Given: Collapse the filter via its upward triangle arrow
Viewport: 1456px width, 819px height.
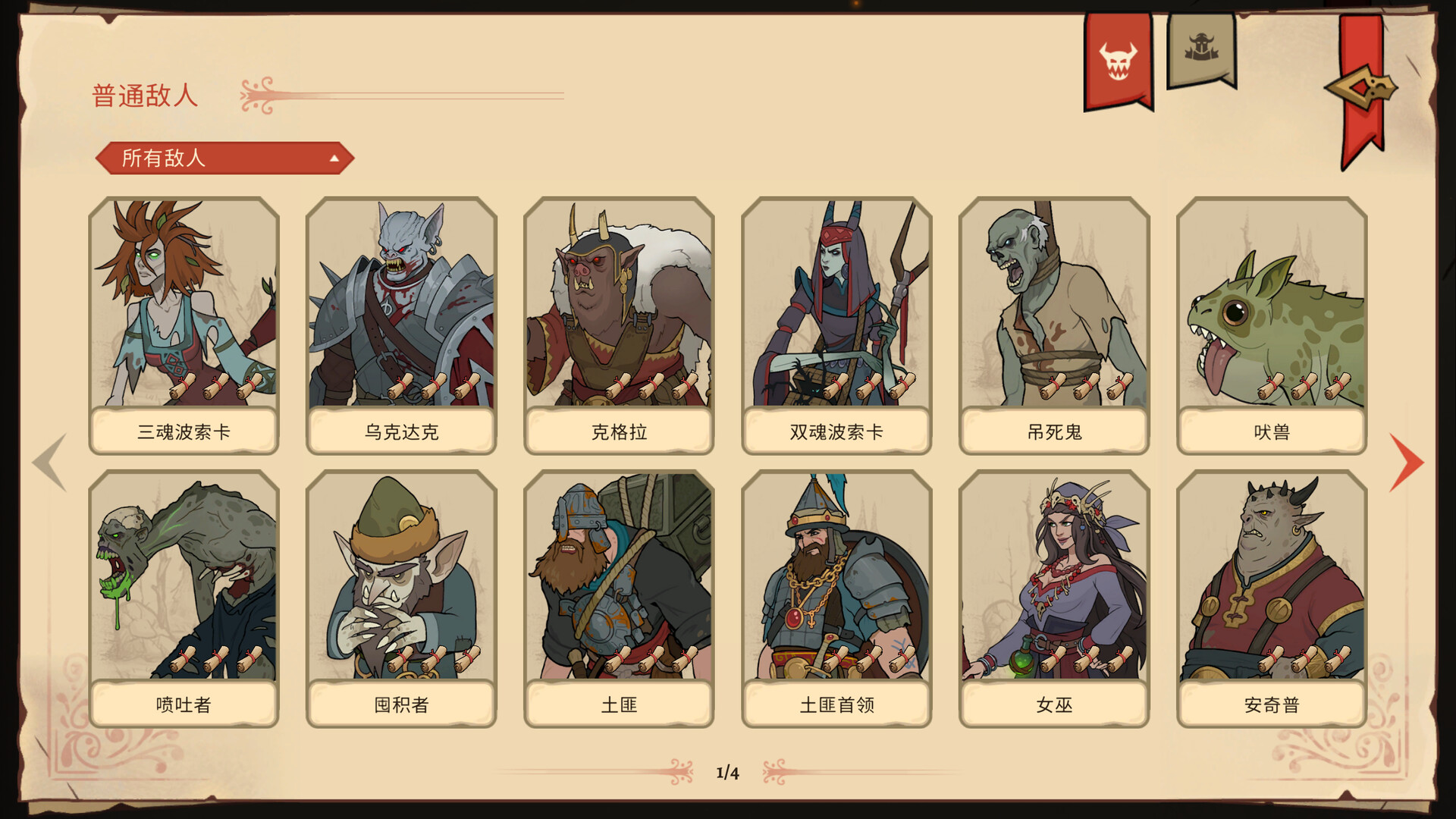Looking at the screenshot, I should coord(334,157).
